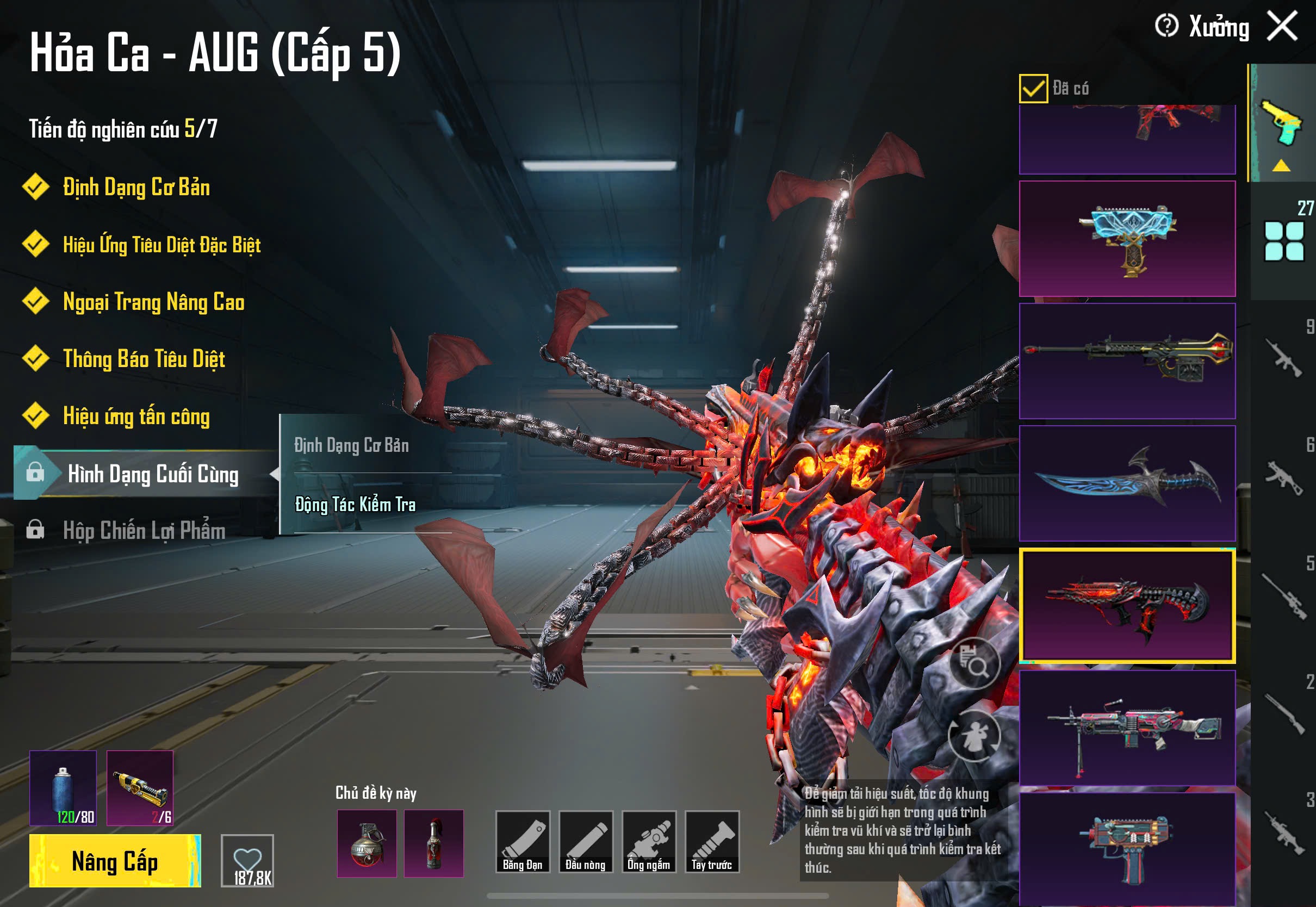The width and height of the screenshot is (1316, 907).
Task: Open the Xưởng help question-mark icon
Action: click(1166, 26)
